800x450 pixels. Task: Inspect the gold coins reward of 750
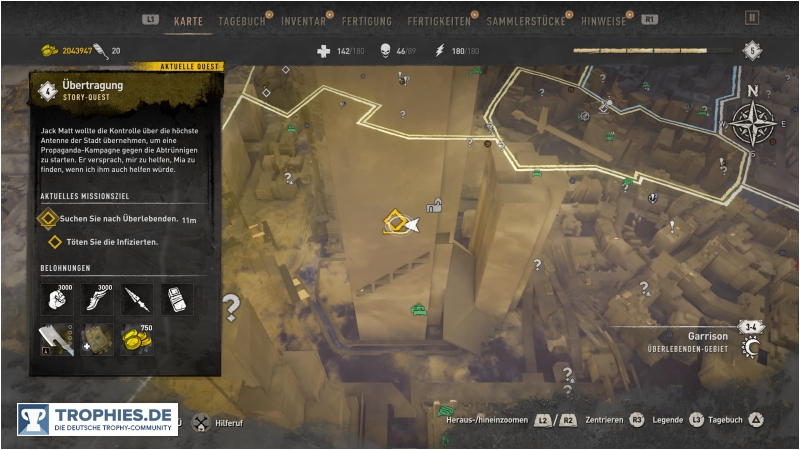point(137,341)
